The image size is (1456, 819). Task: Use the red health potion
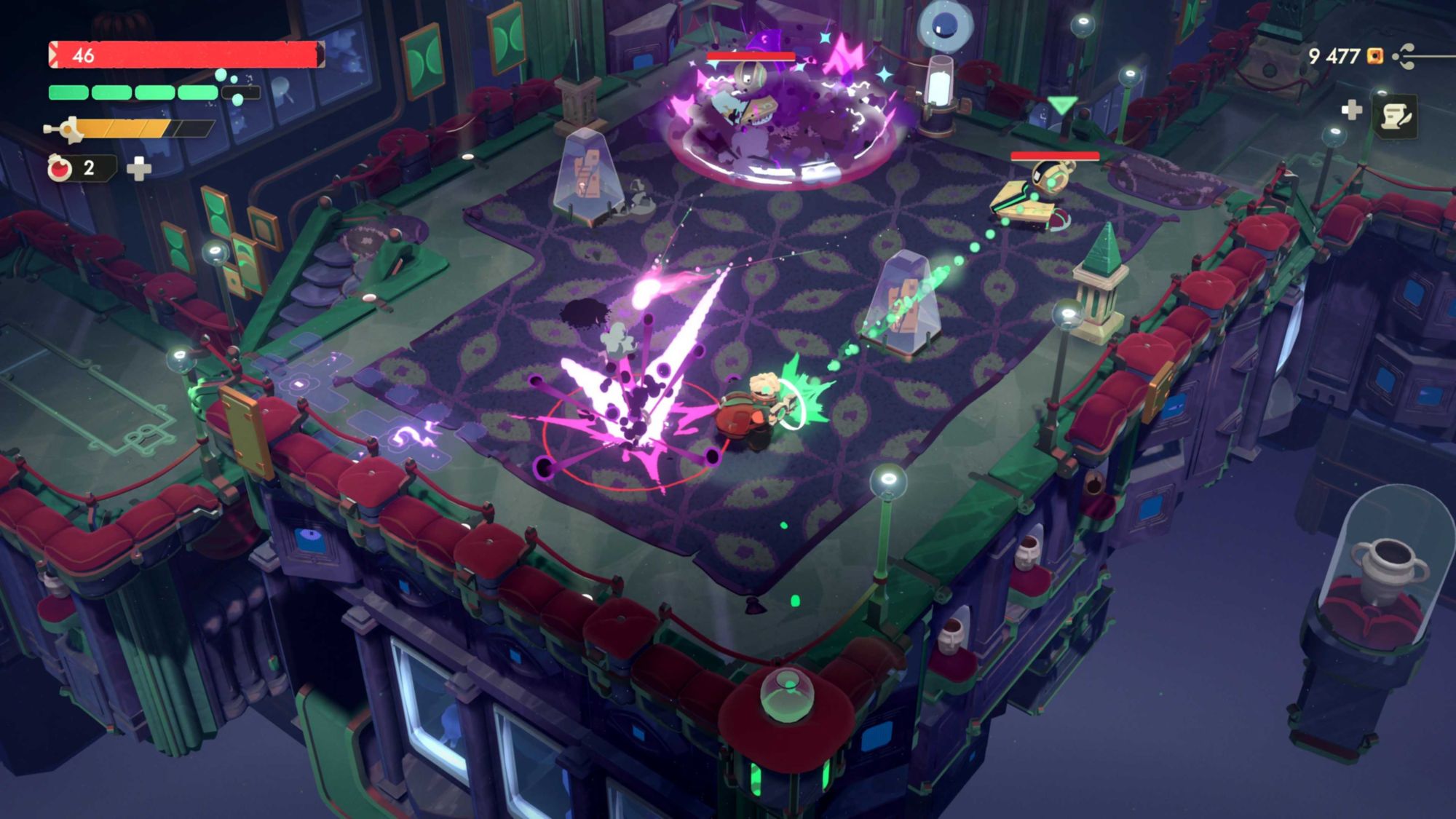[x=60, y=168]
